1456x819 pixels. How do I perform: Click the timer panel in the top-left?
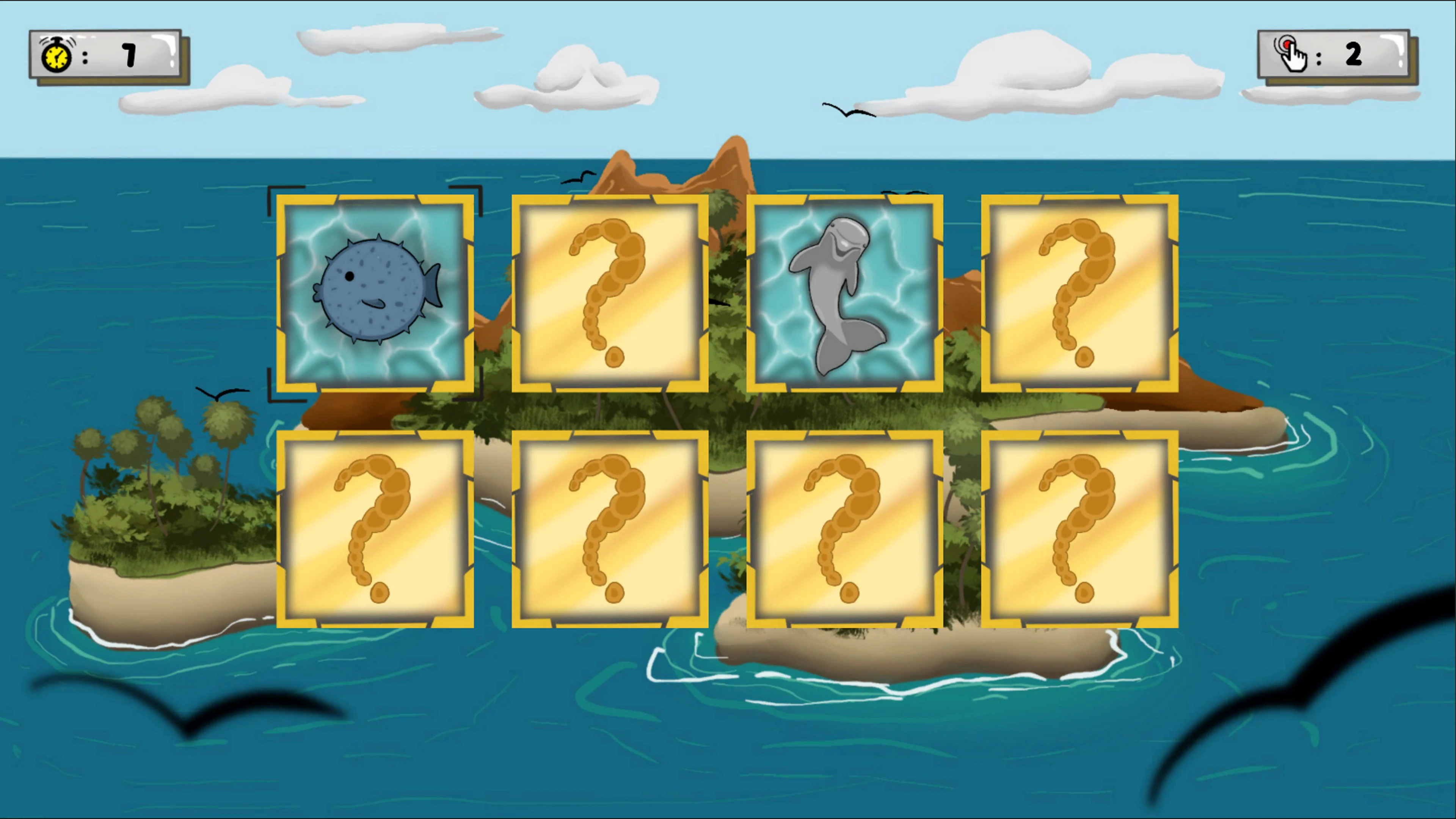[x=107, y=55]
